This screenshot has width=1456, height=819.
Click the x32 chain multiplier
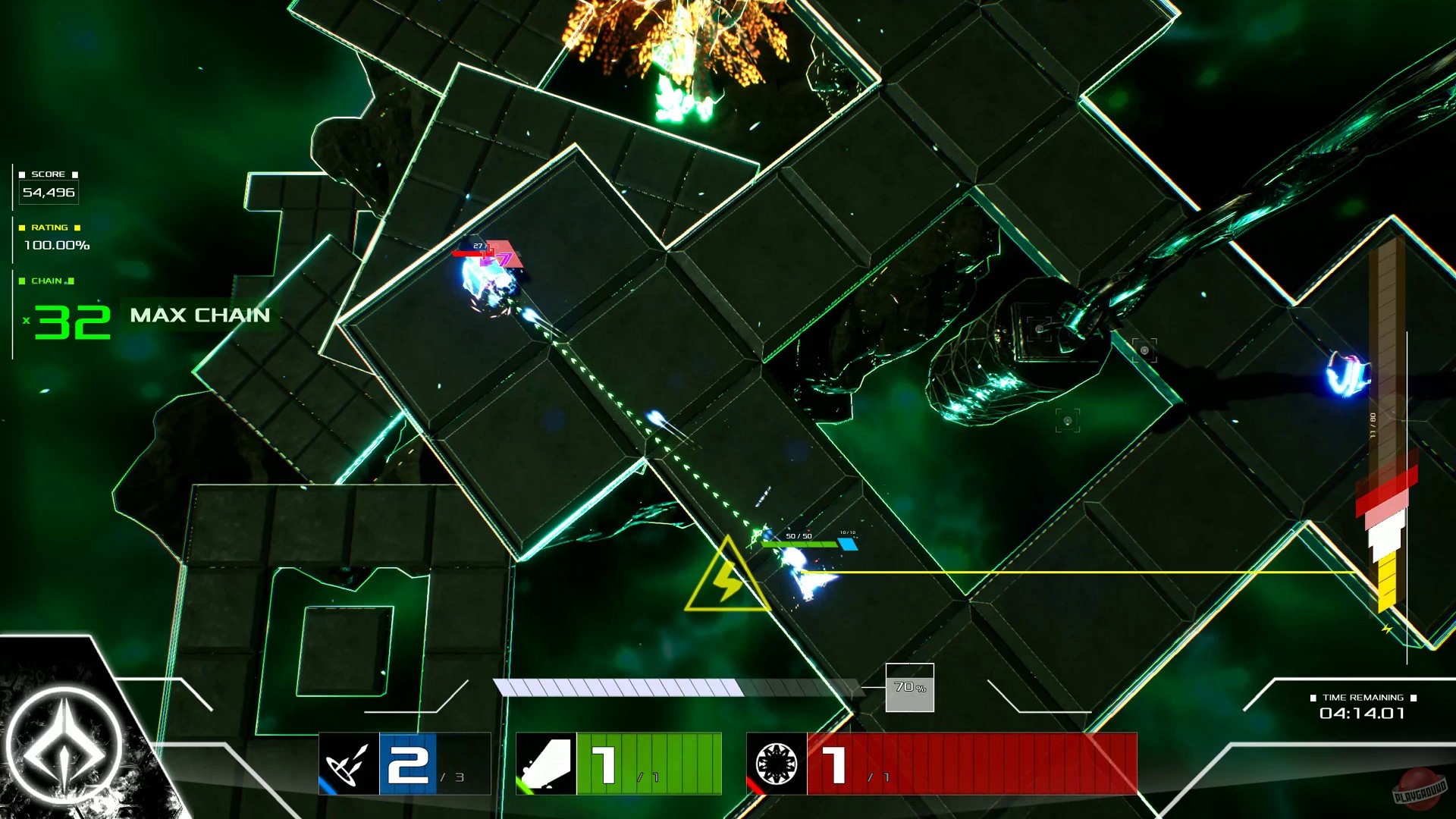(x=68, y=318)
